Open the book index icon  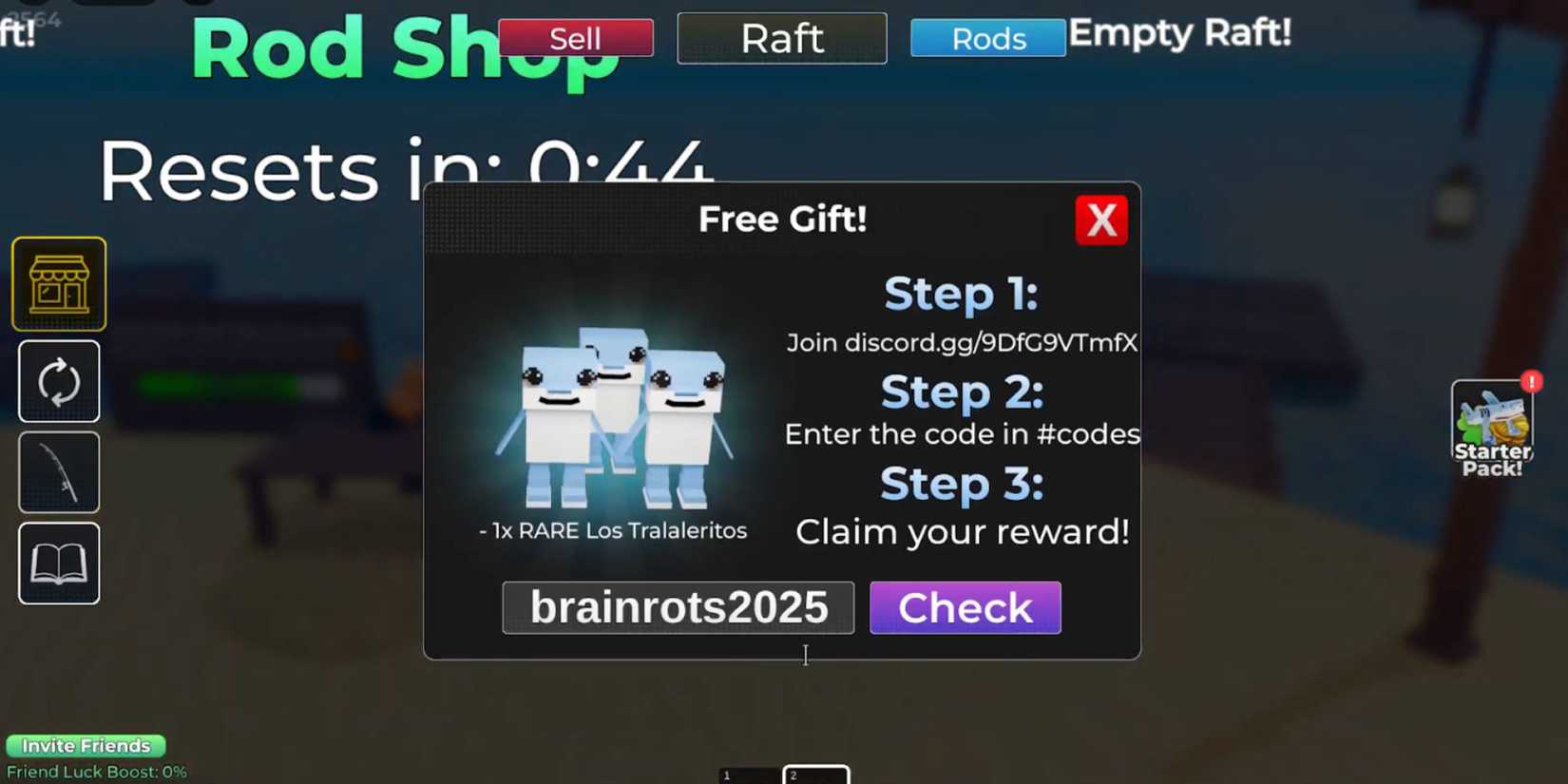[59, 563]
